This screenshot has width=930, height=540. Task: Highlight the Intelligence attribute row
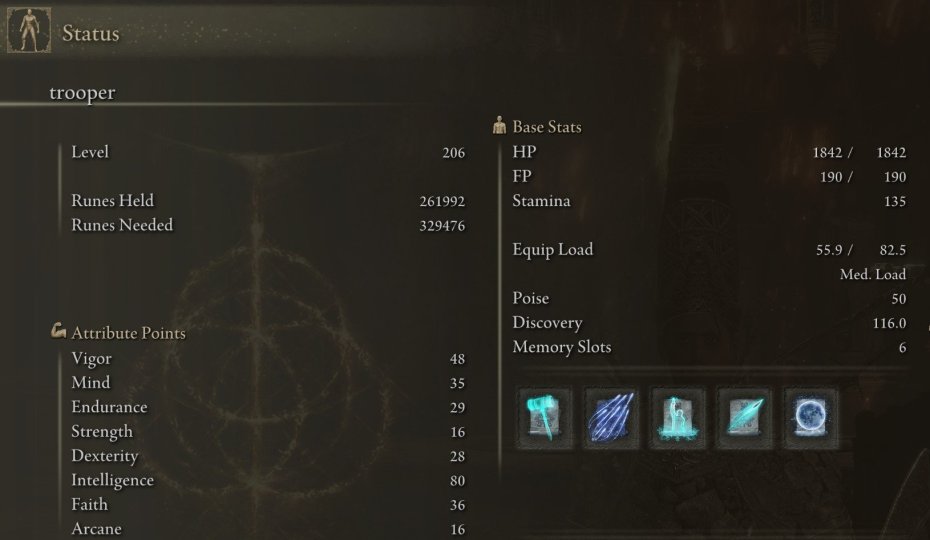[267, 480]
